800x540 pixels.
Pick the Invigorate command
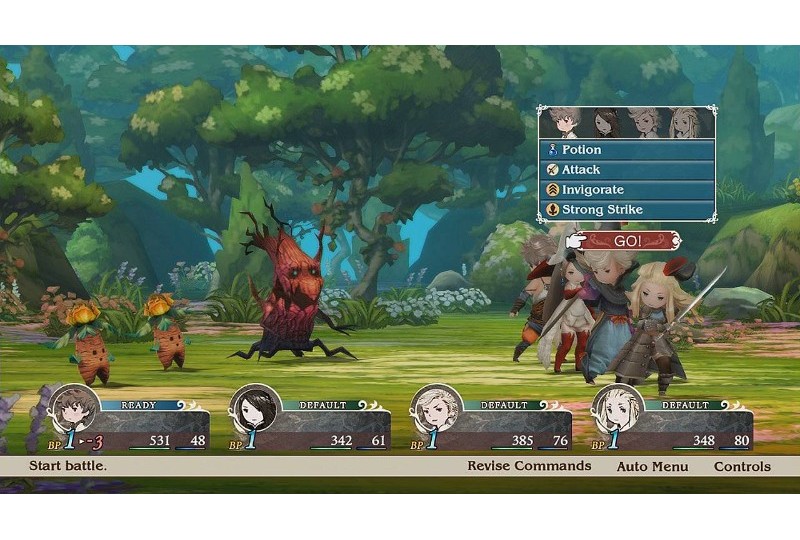[x=627, y=190]
